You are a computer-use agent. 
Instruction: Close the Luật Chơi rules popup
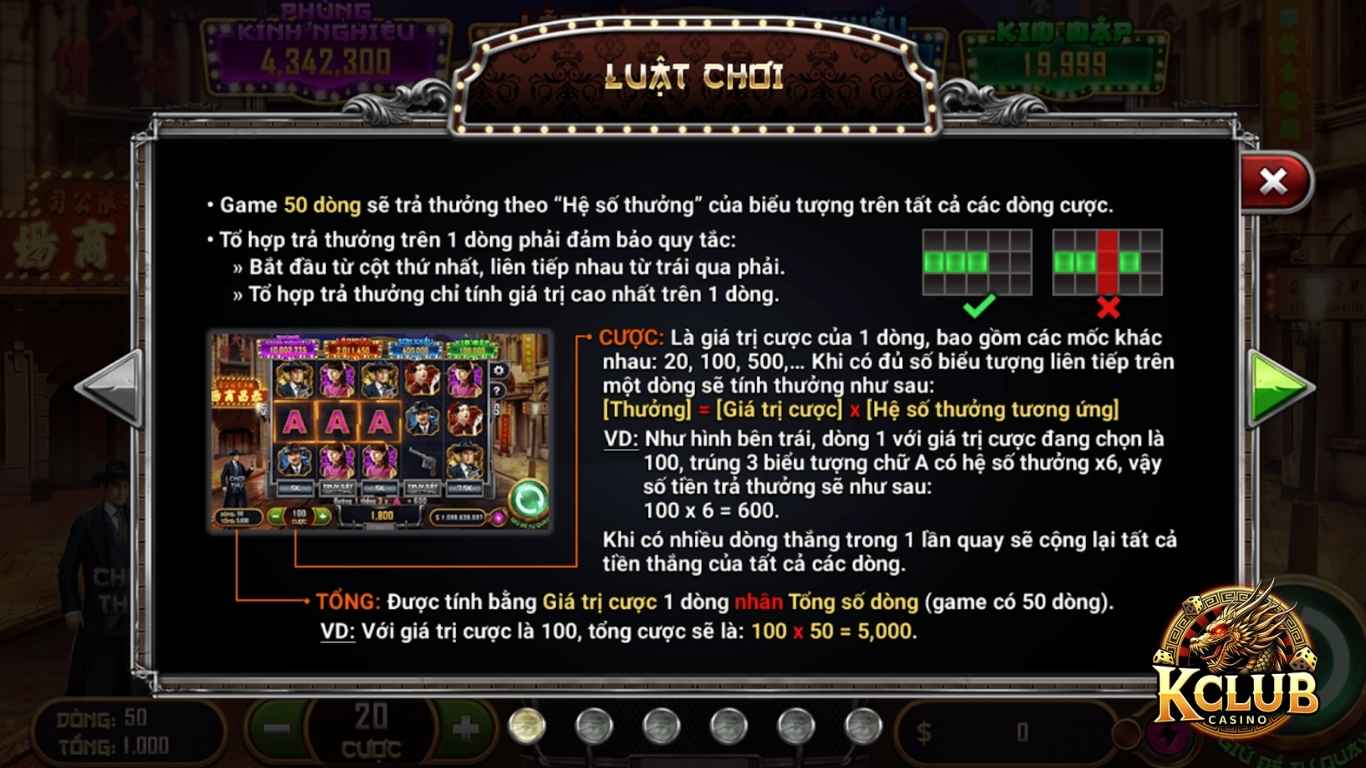coord(1272,180)
